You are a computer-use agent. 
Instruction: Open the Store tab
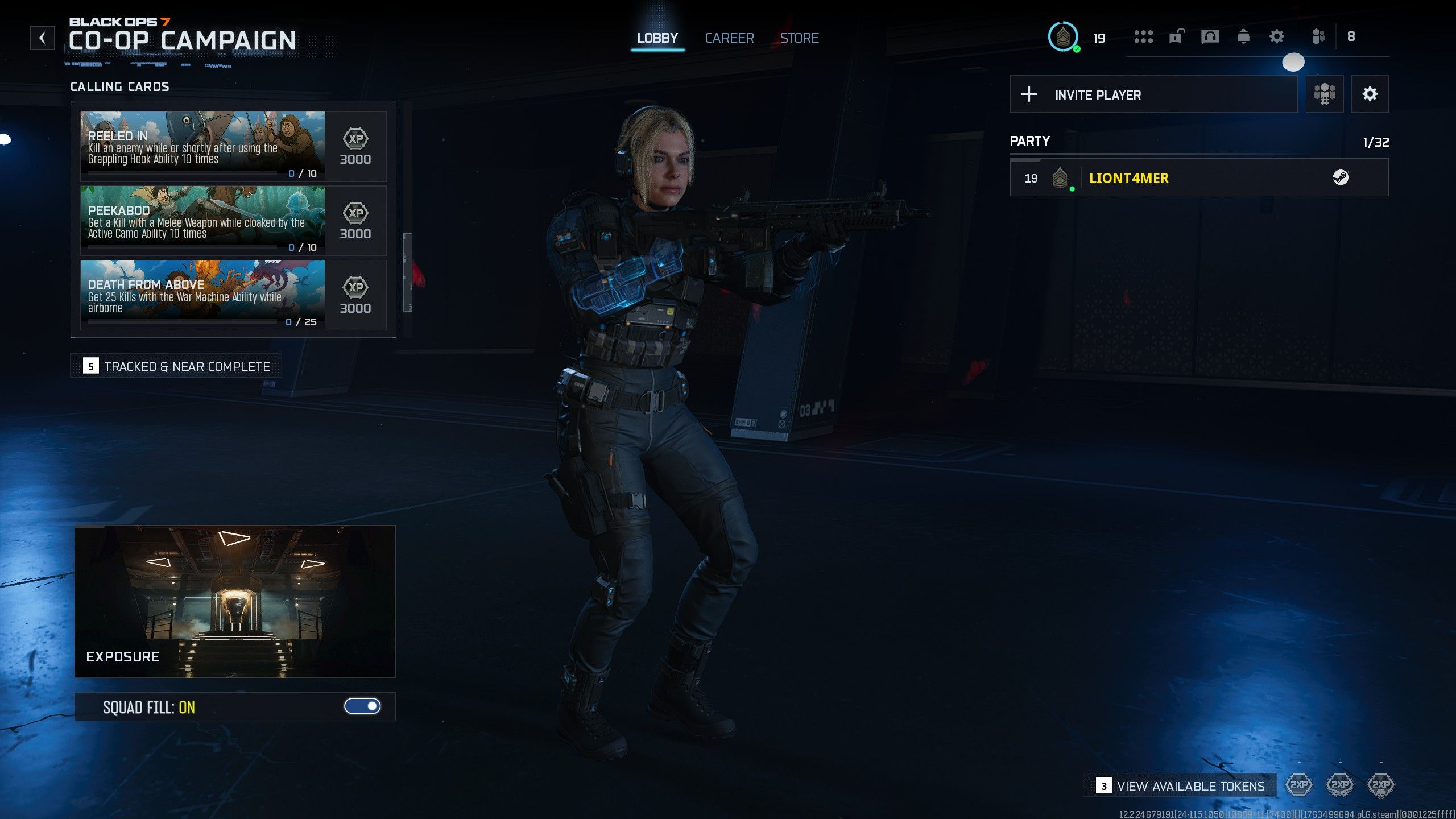coord(799,38)
